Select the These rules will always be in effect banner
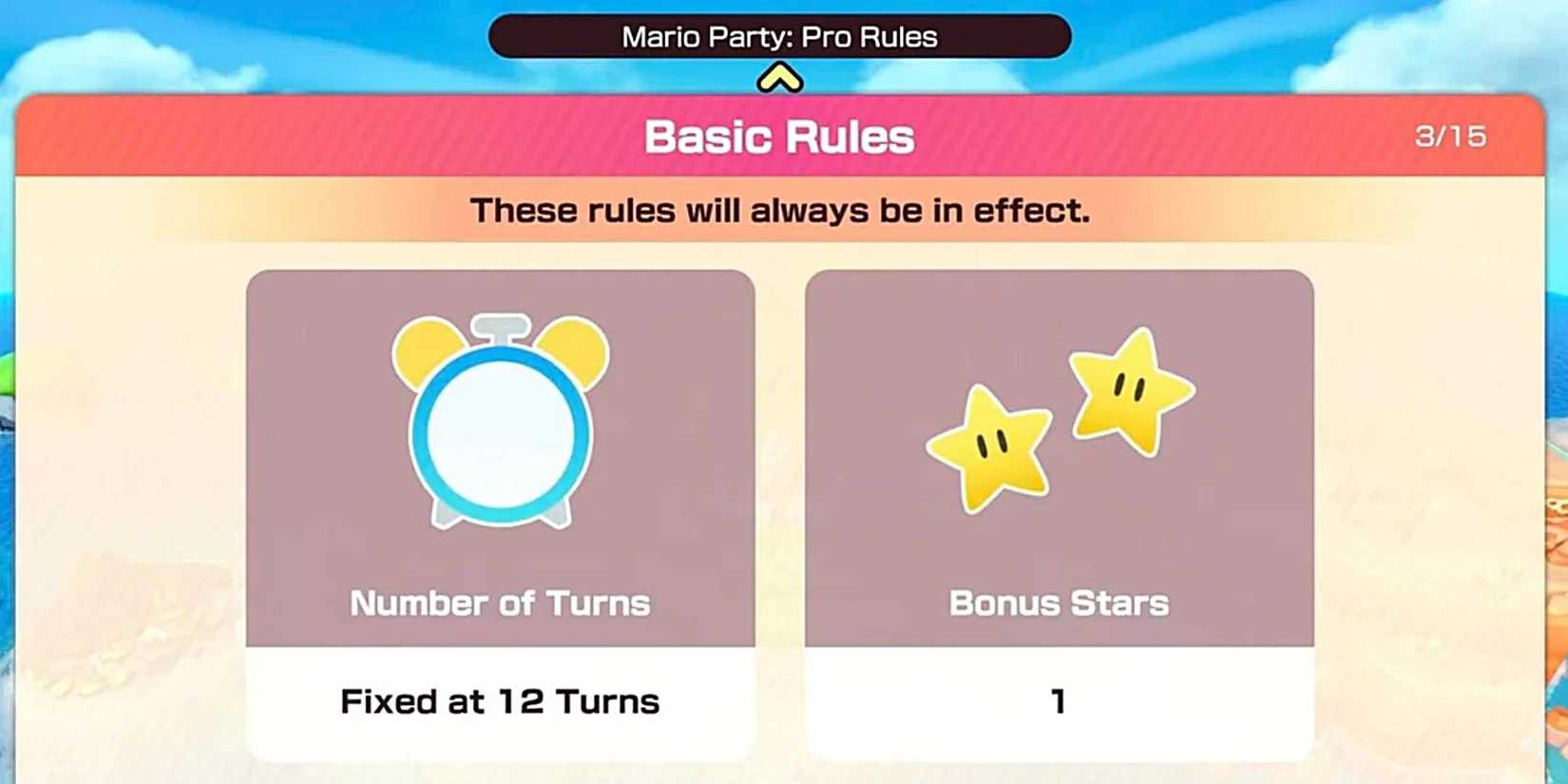The image size is (1568, 784). [779, 209]
